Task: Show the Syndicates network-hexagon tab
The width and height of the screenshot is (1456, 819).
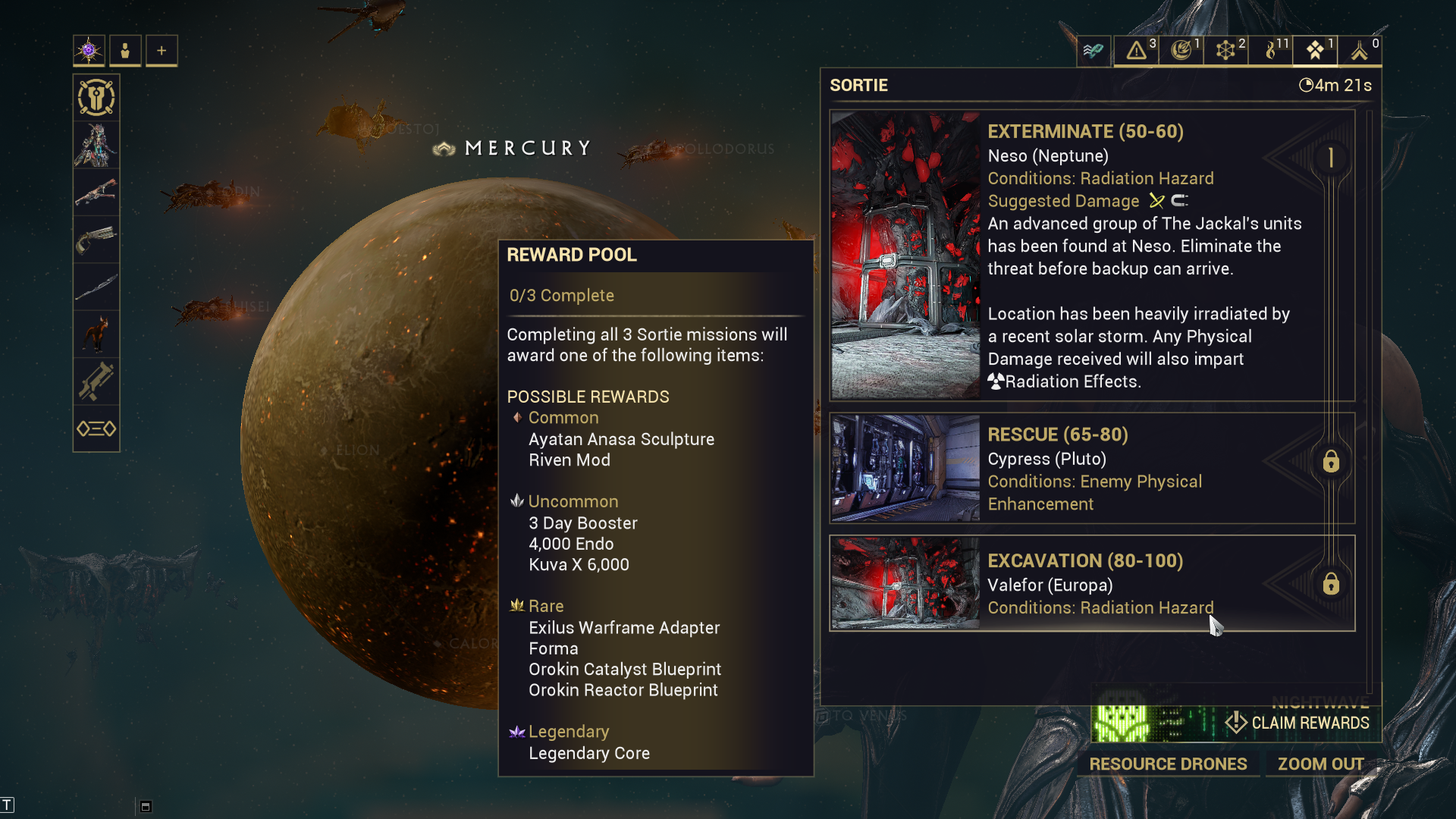Action: (x=1225, y=51)
